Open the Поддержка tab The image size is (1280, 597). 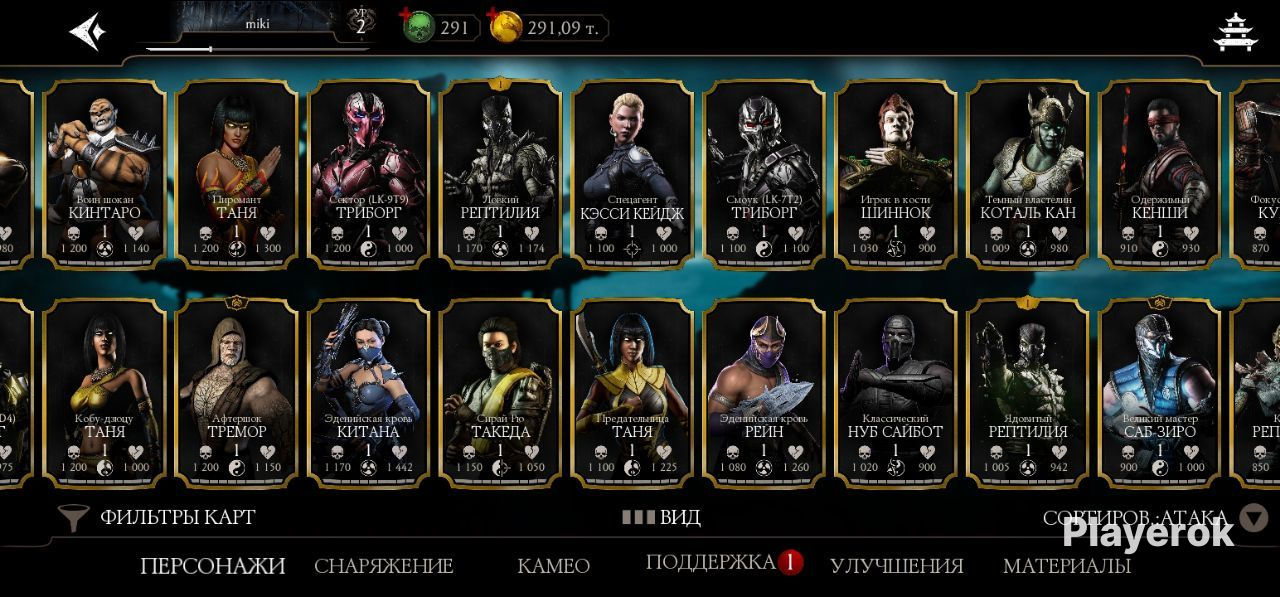[711, 562]
